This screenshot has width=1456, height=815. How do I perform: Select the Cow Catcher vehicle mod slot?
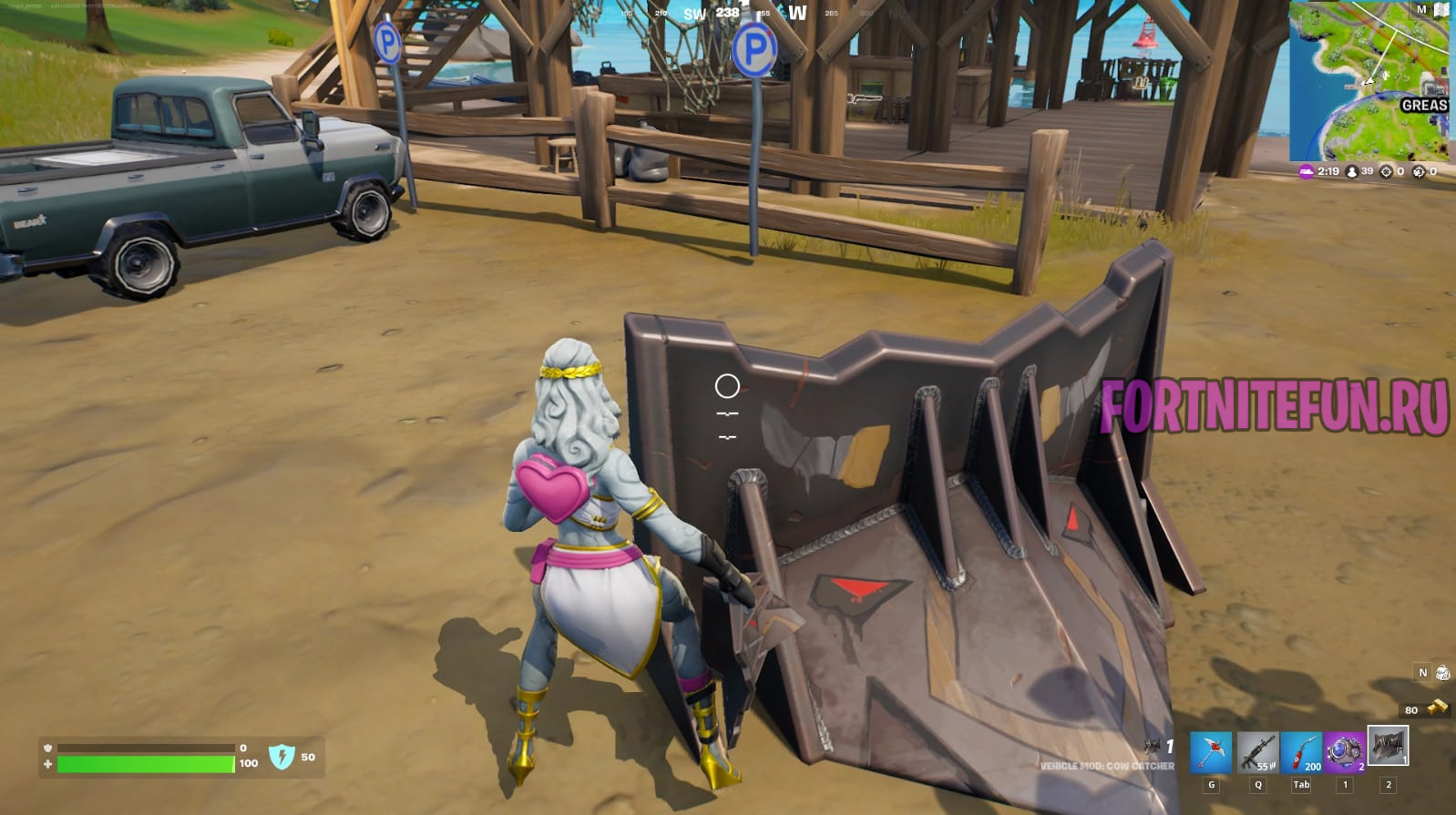[x=1388, y=747]
